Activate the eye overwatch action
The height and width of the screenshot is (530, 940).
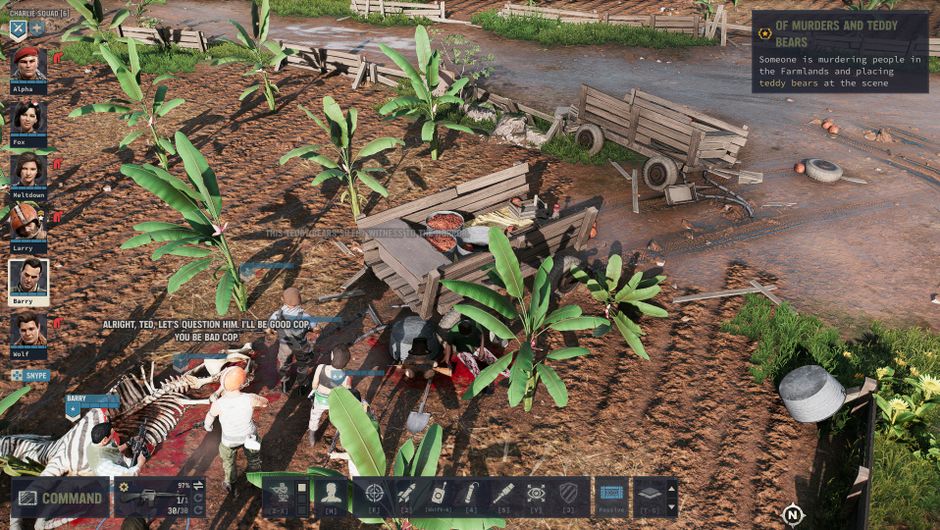point(536,494)
